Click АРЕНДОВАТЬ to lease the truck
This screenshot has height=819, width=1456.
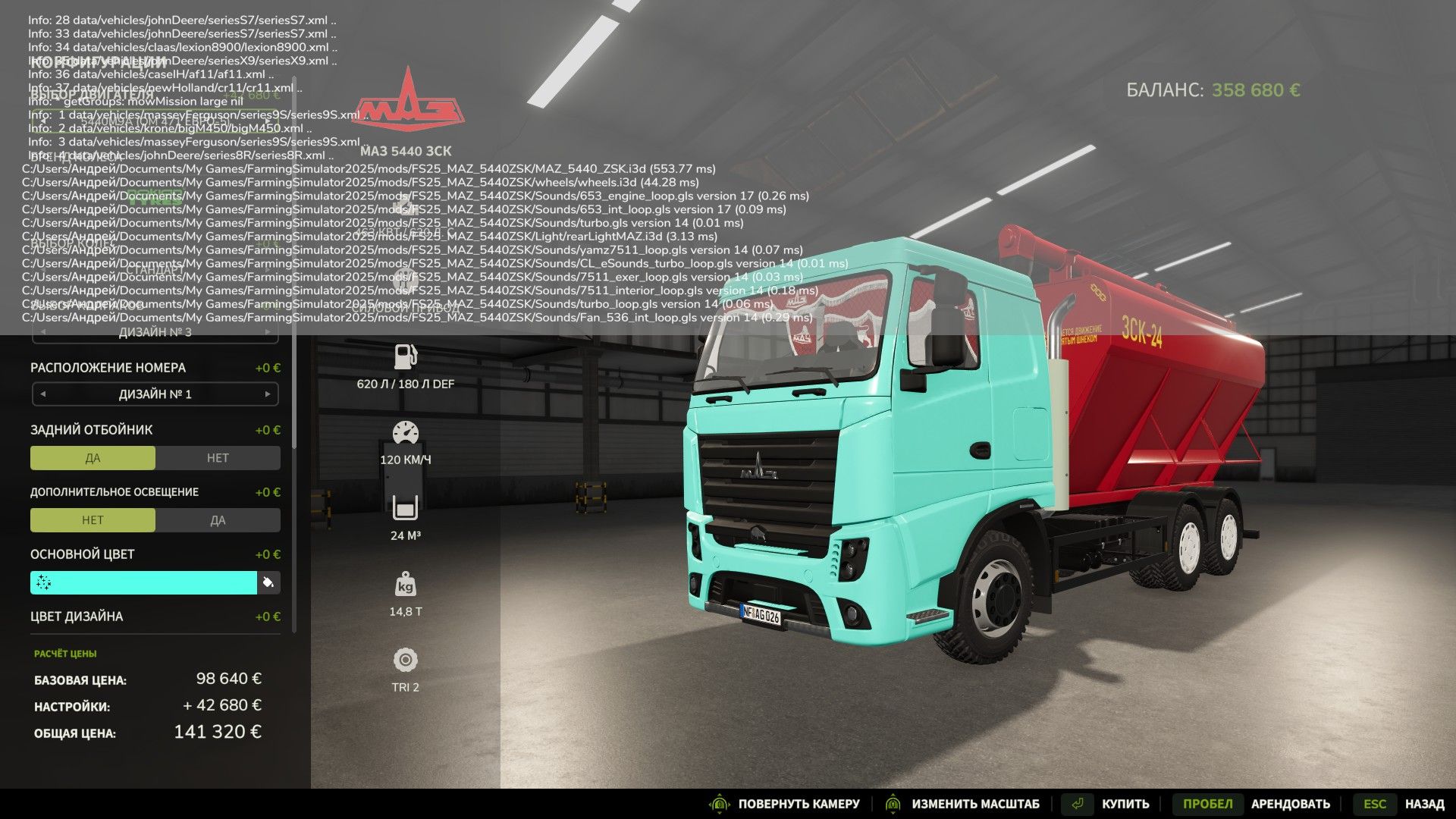(x=1291, y=803)
